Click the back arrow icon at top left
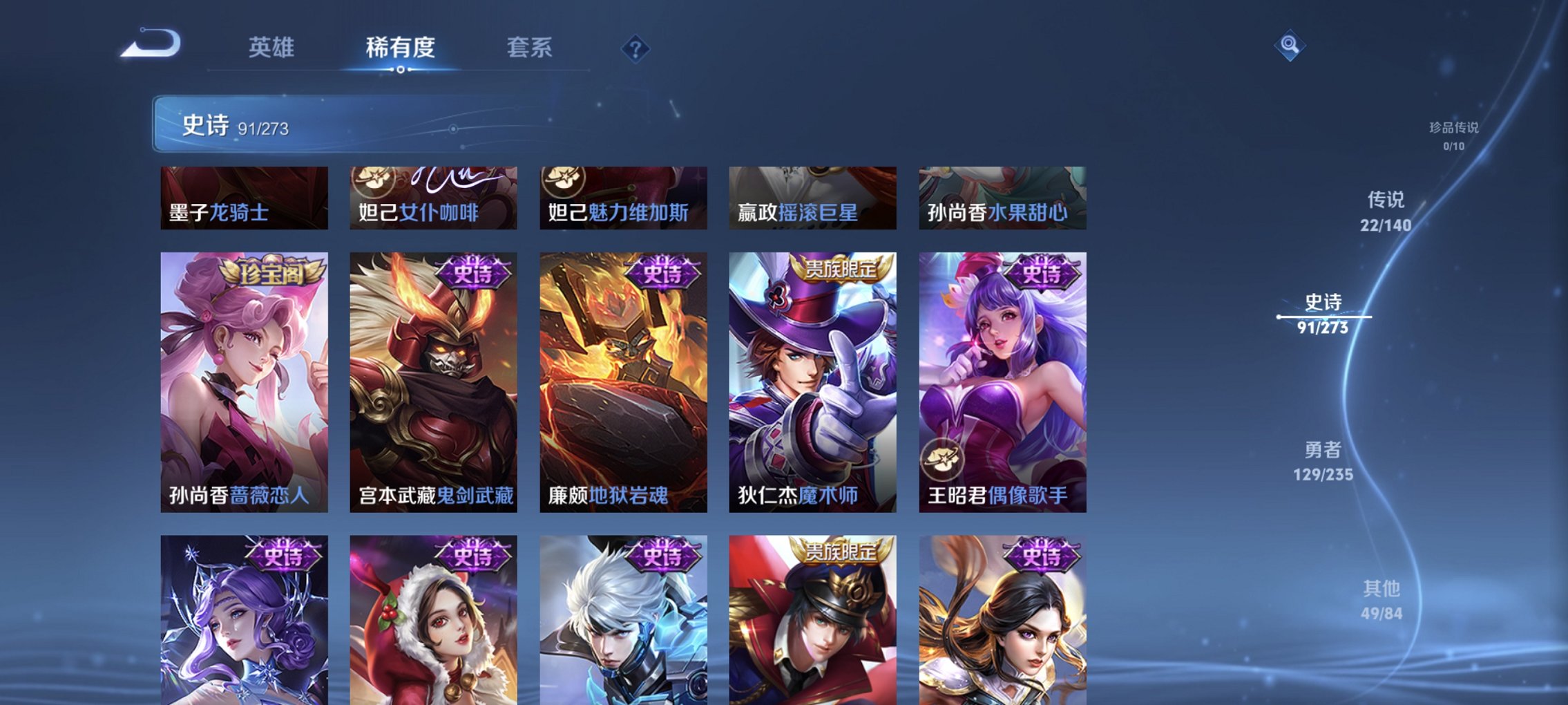The width and height of the screenshot is (1568, 705). click(x=151, y=45)
